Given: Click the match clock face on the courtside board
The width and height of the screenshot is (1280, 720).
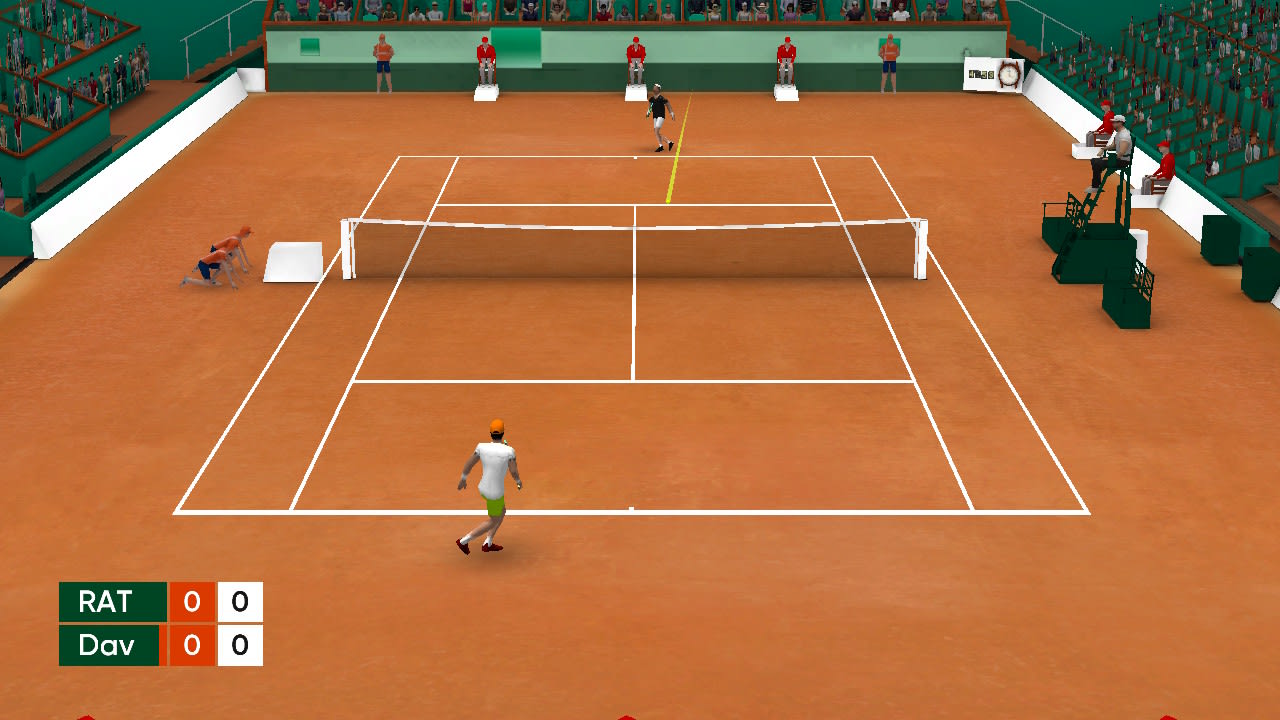Looking at the screenshot, I should click(x=1009, y=75).
